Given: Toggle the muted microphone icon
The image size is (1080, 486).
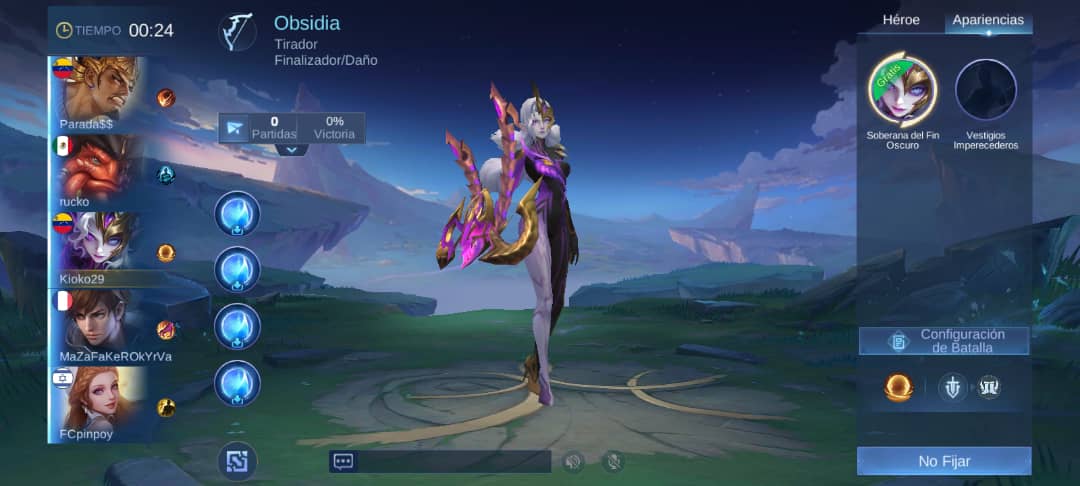Looking at the screenshot, I should click(x=613, y=461).
